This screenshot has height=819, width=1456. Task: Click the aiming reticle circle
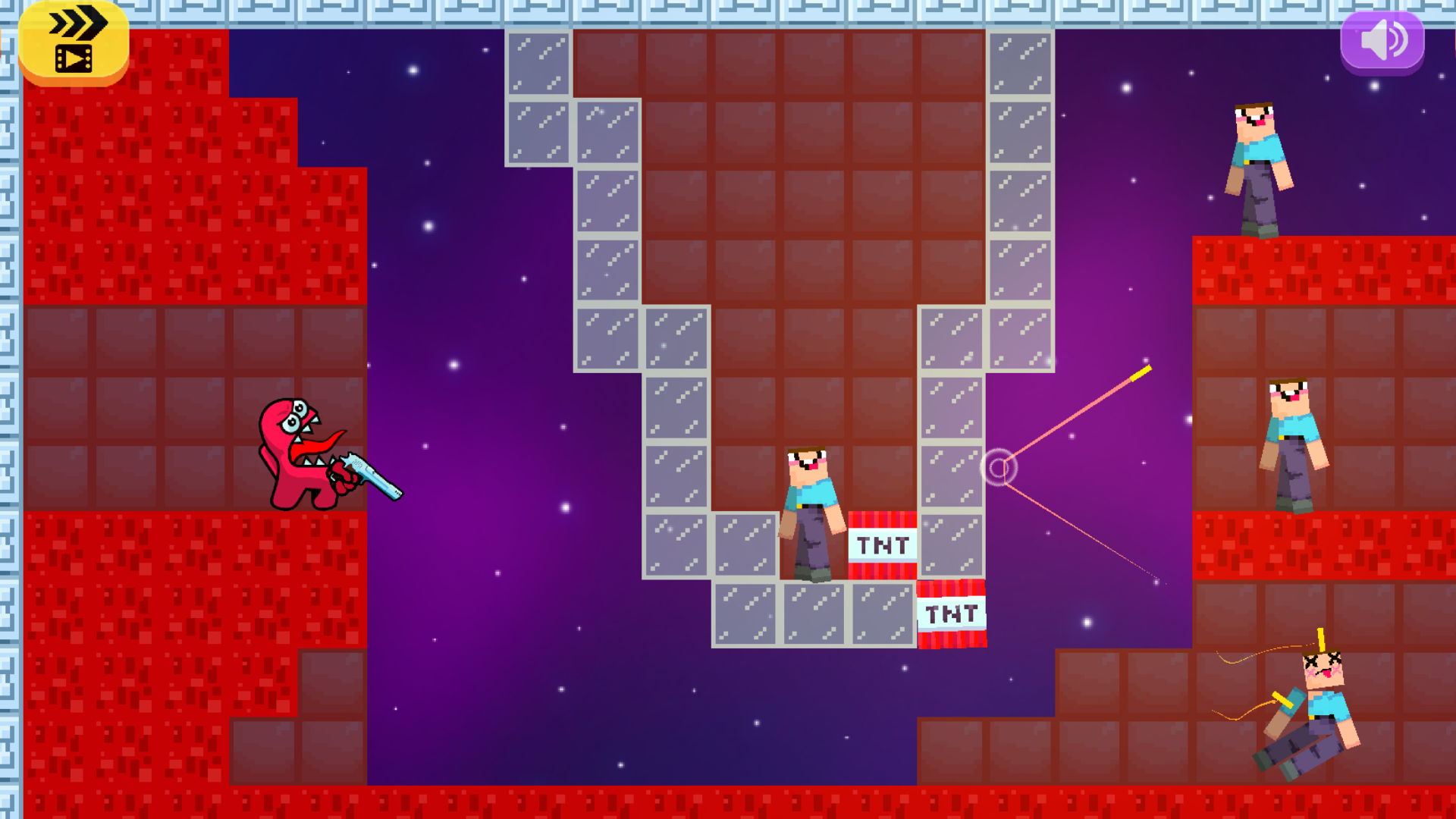coord(999,468)
